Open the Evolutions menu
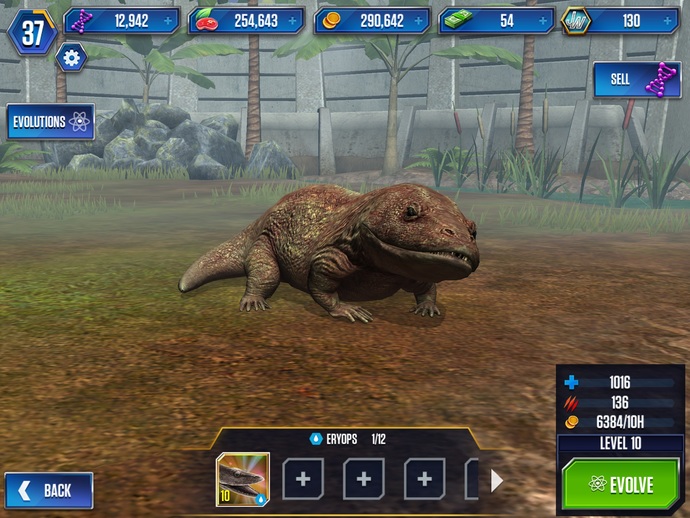 [51, 122]
